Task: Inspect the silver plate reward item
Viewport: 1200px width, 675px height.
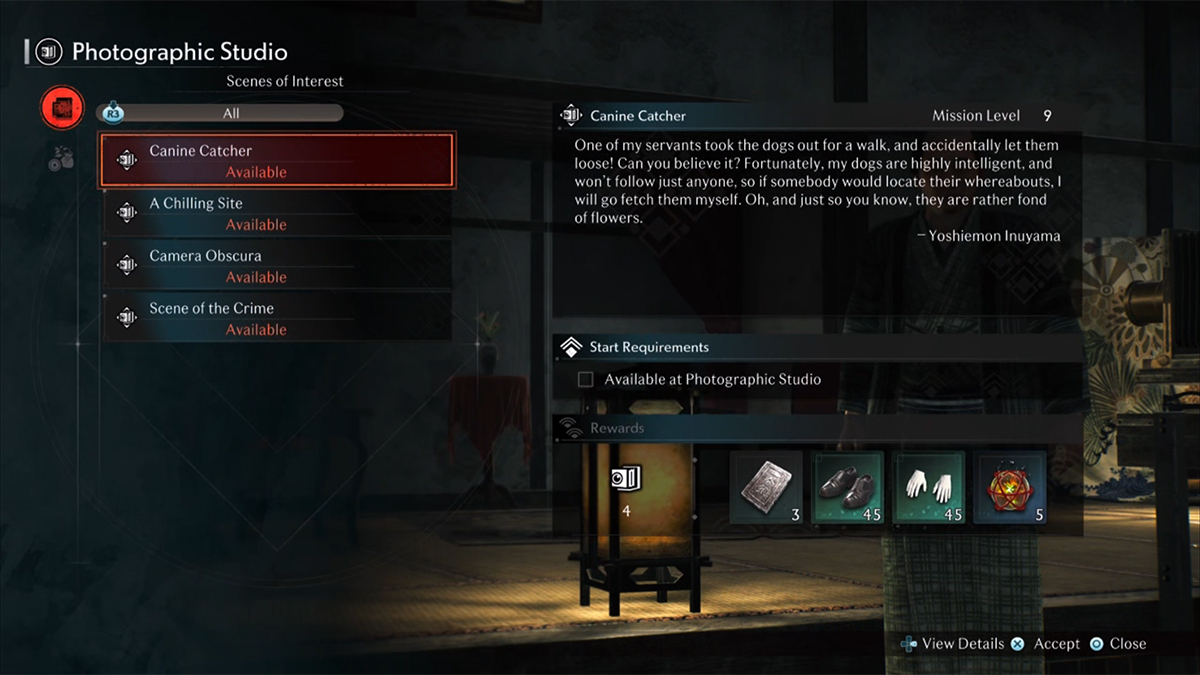Action: point(766,487)
